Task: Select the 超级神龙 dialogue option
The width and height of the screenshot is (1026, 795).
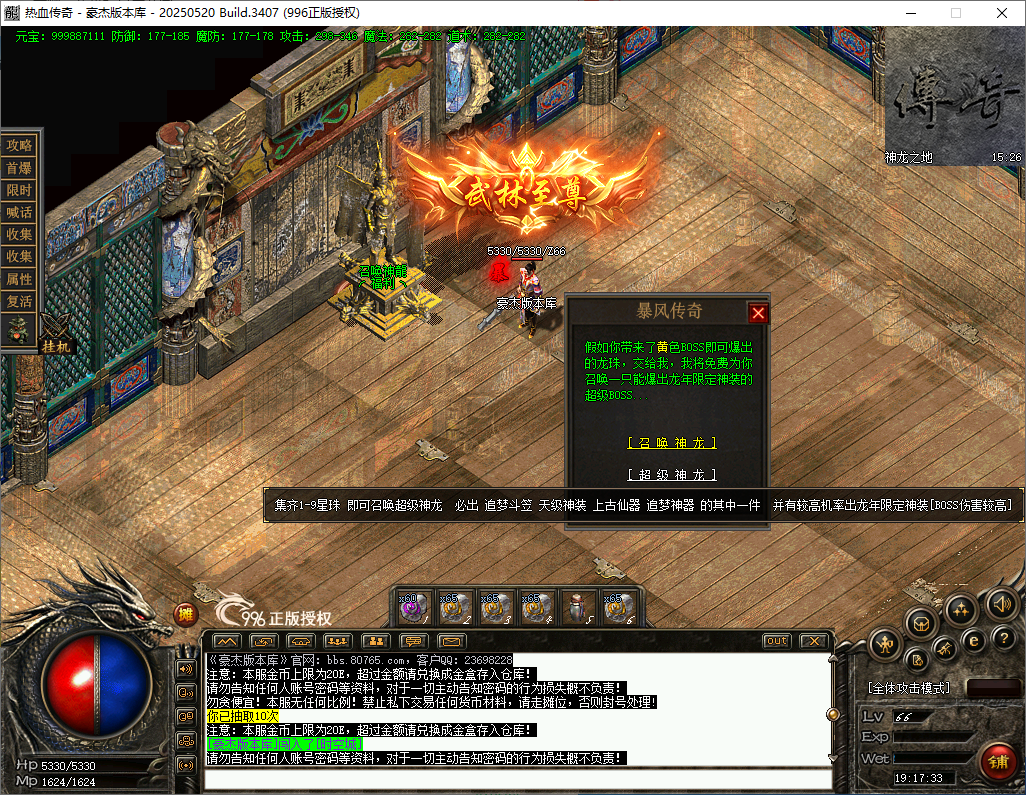Action: click(671, 475)
